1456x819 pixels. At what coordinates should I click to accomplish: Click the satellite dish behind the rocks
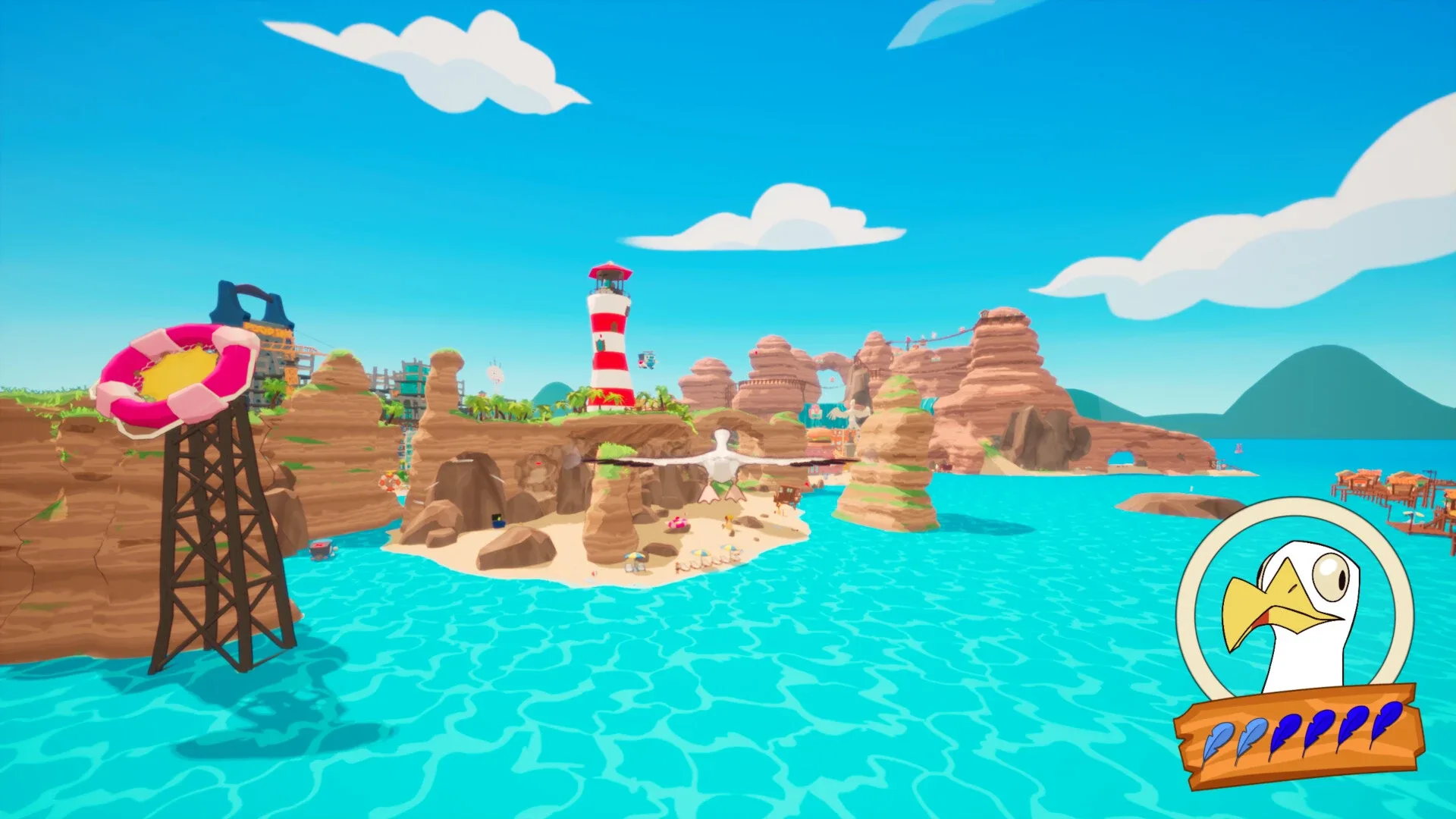(494, 371)
